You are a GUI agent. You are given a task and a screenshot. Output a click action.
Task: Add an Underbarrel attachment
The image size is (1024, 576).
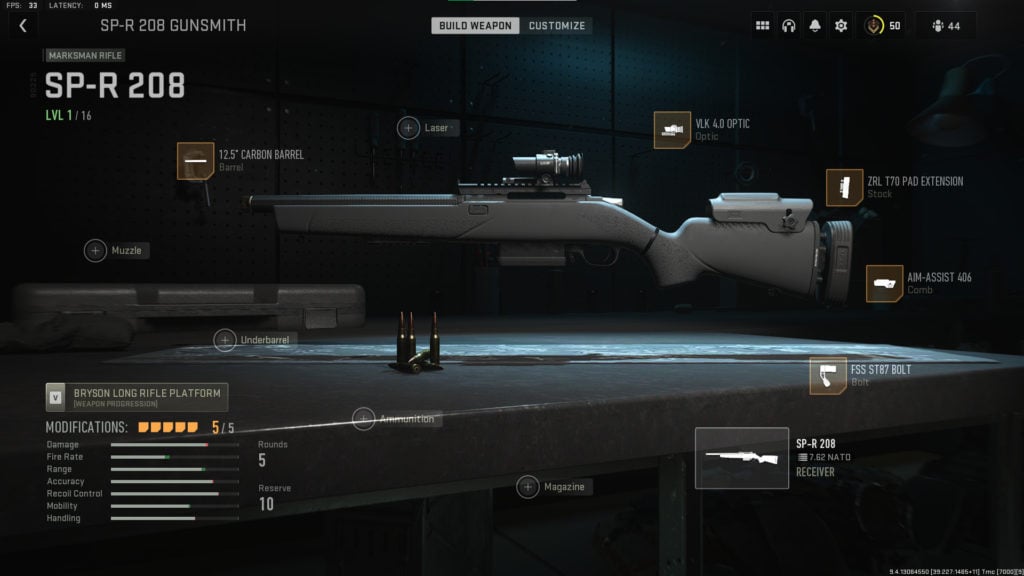tap(226, 340)
